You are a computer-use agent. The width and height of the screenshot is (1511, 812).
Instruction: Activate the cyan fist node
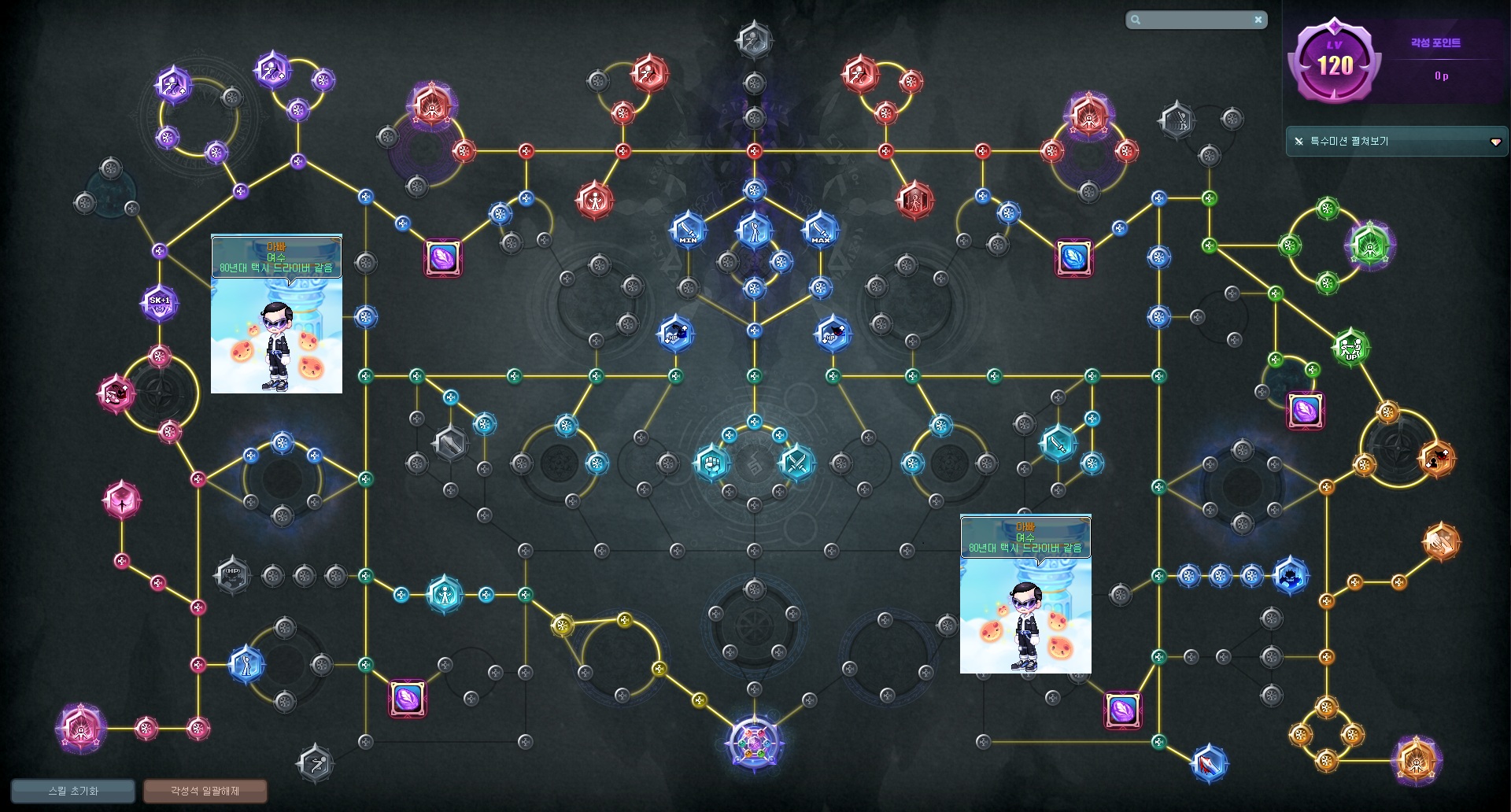[711, 463]
